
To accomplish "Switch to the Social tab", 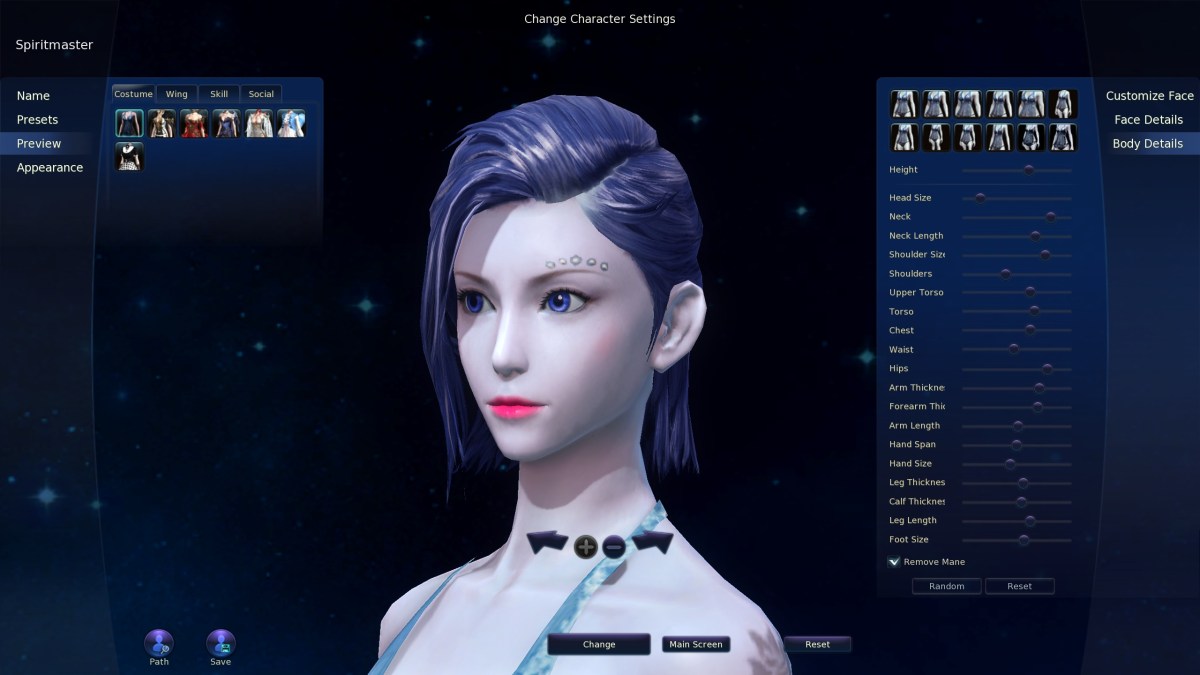I will click(261, 94).
